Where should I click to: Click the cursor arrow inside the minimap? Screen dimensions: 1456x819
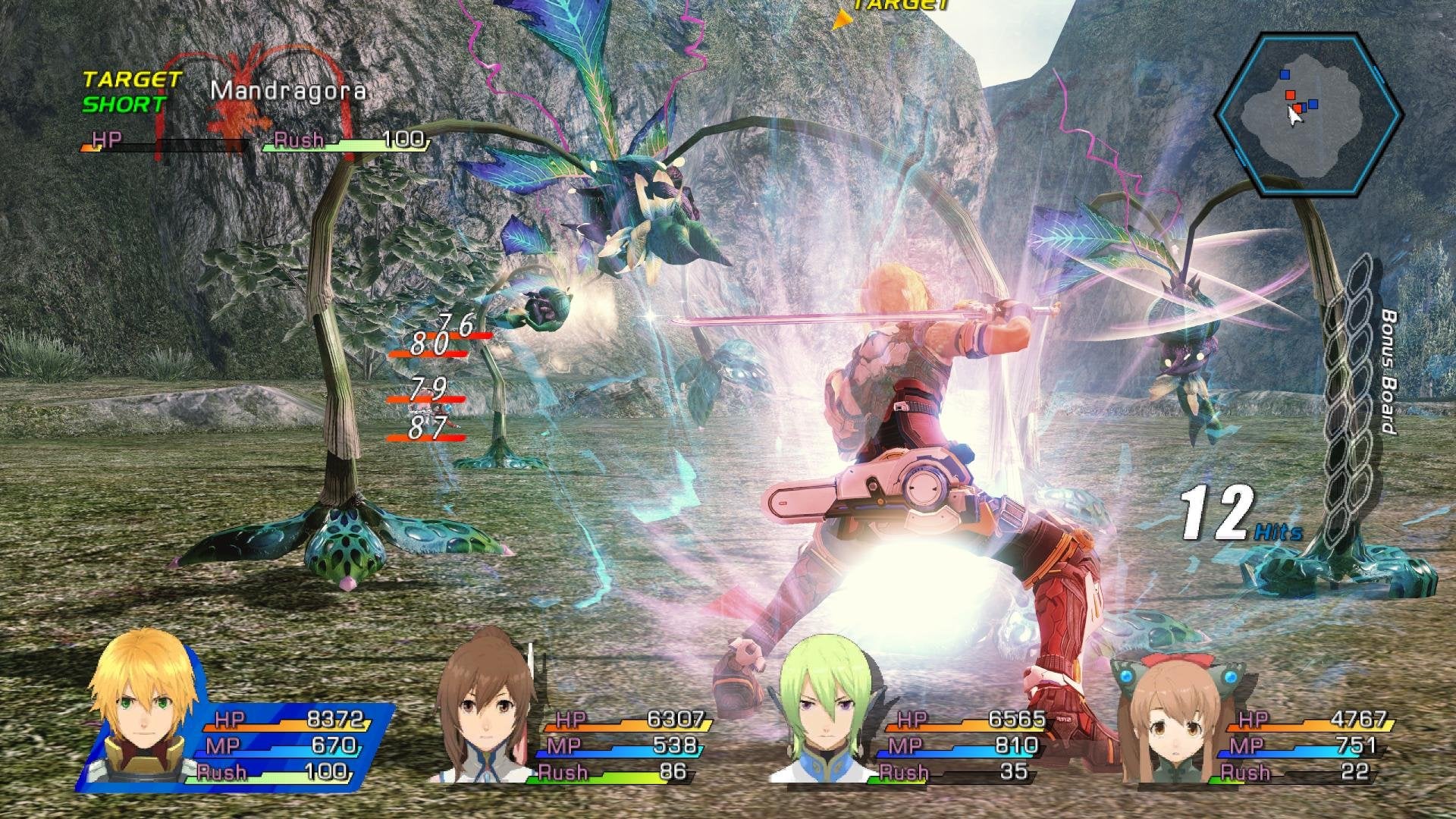[x=1295, y=118]
